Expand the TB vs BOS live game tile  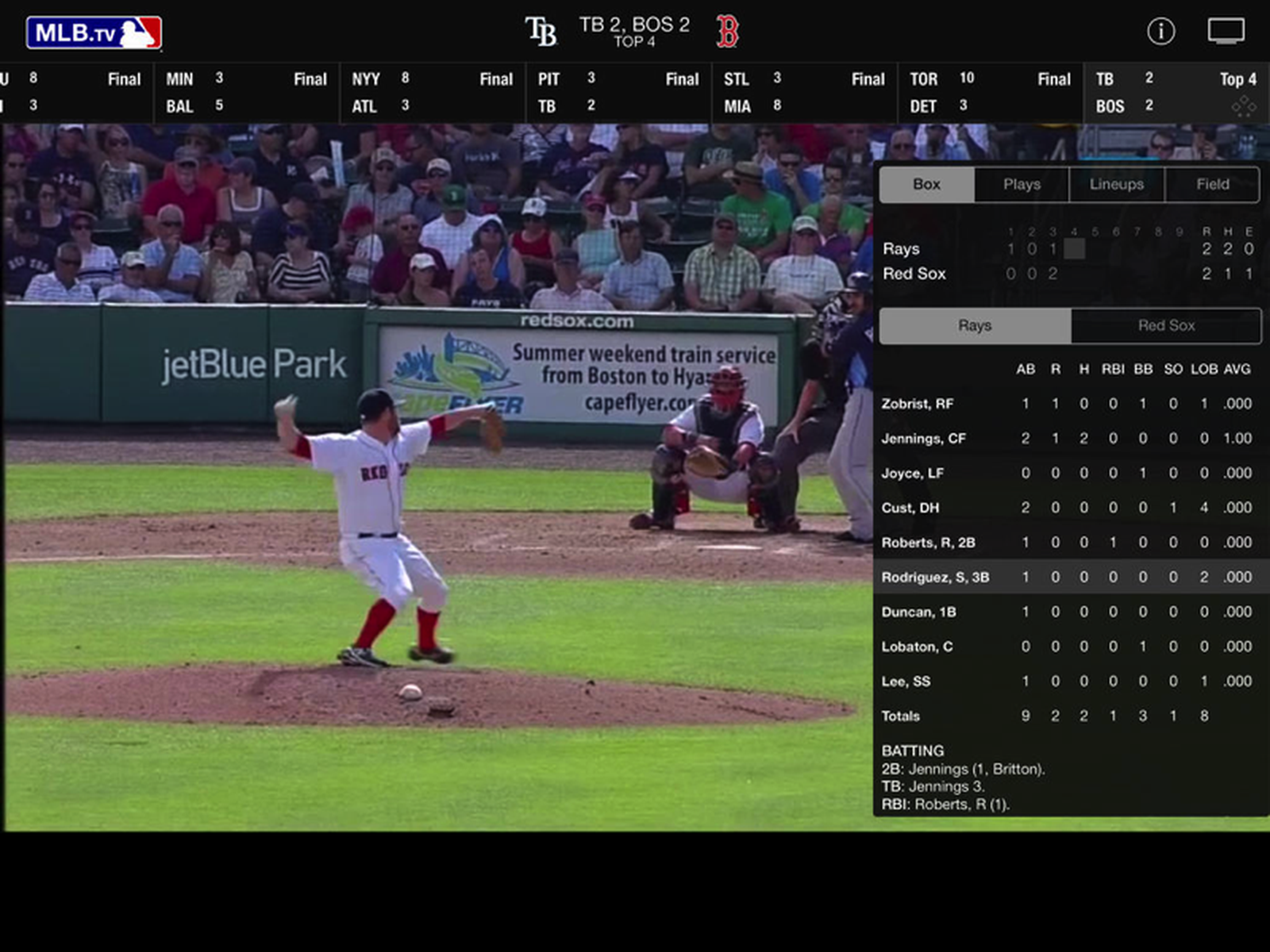pyautogui.click(x=1167, y=91)
